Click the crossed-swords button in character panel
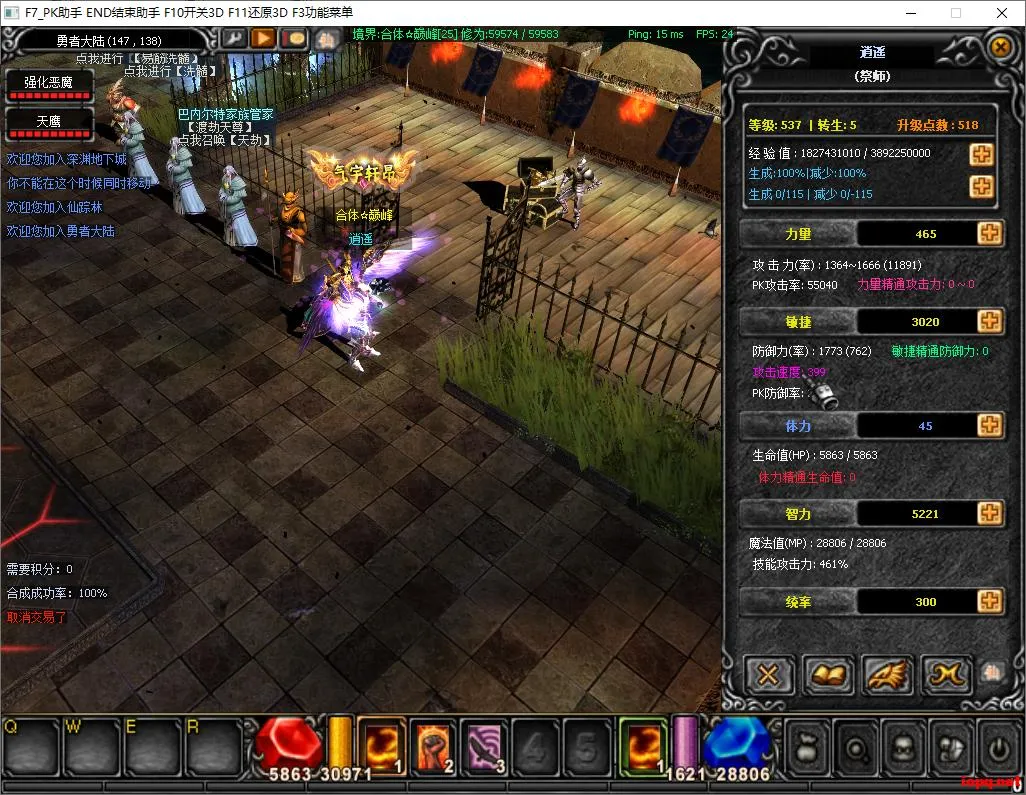The image size is (1026, 795). click(768, 675)
